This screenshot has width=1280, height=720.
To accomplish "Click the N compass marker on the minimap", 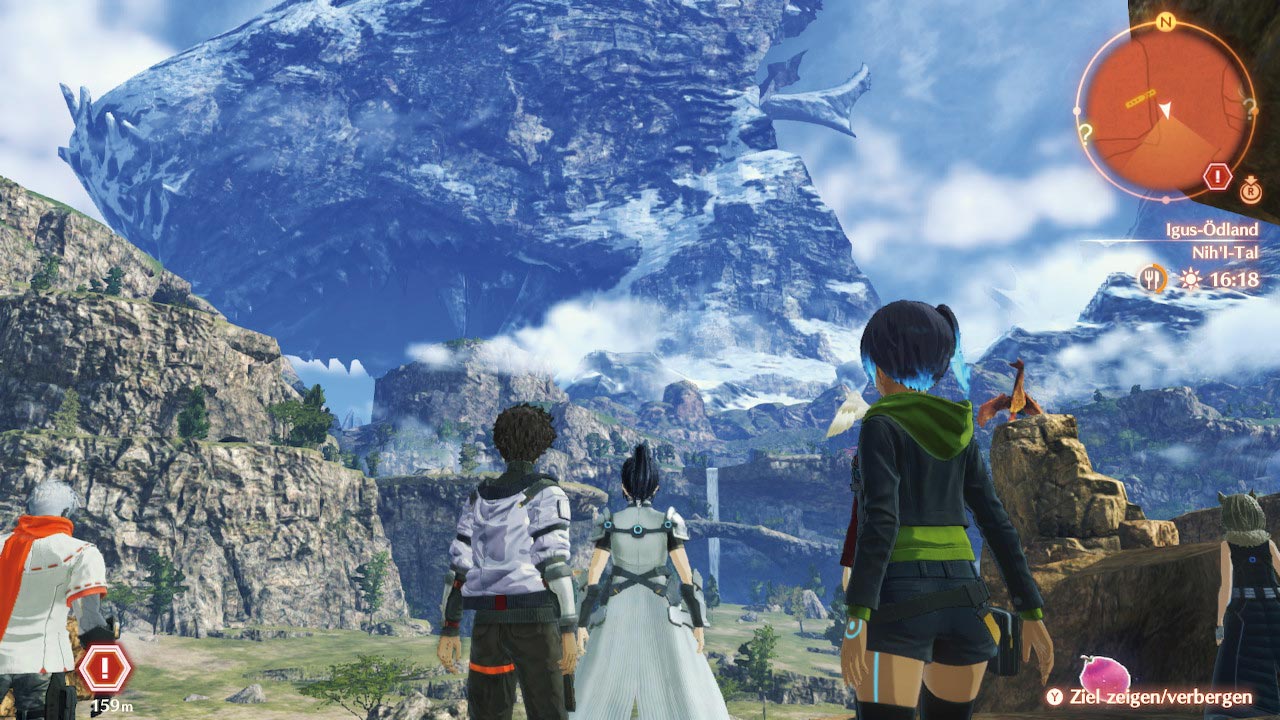I will 1164,22.
